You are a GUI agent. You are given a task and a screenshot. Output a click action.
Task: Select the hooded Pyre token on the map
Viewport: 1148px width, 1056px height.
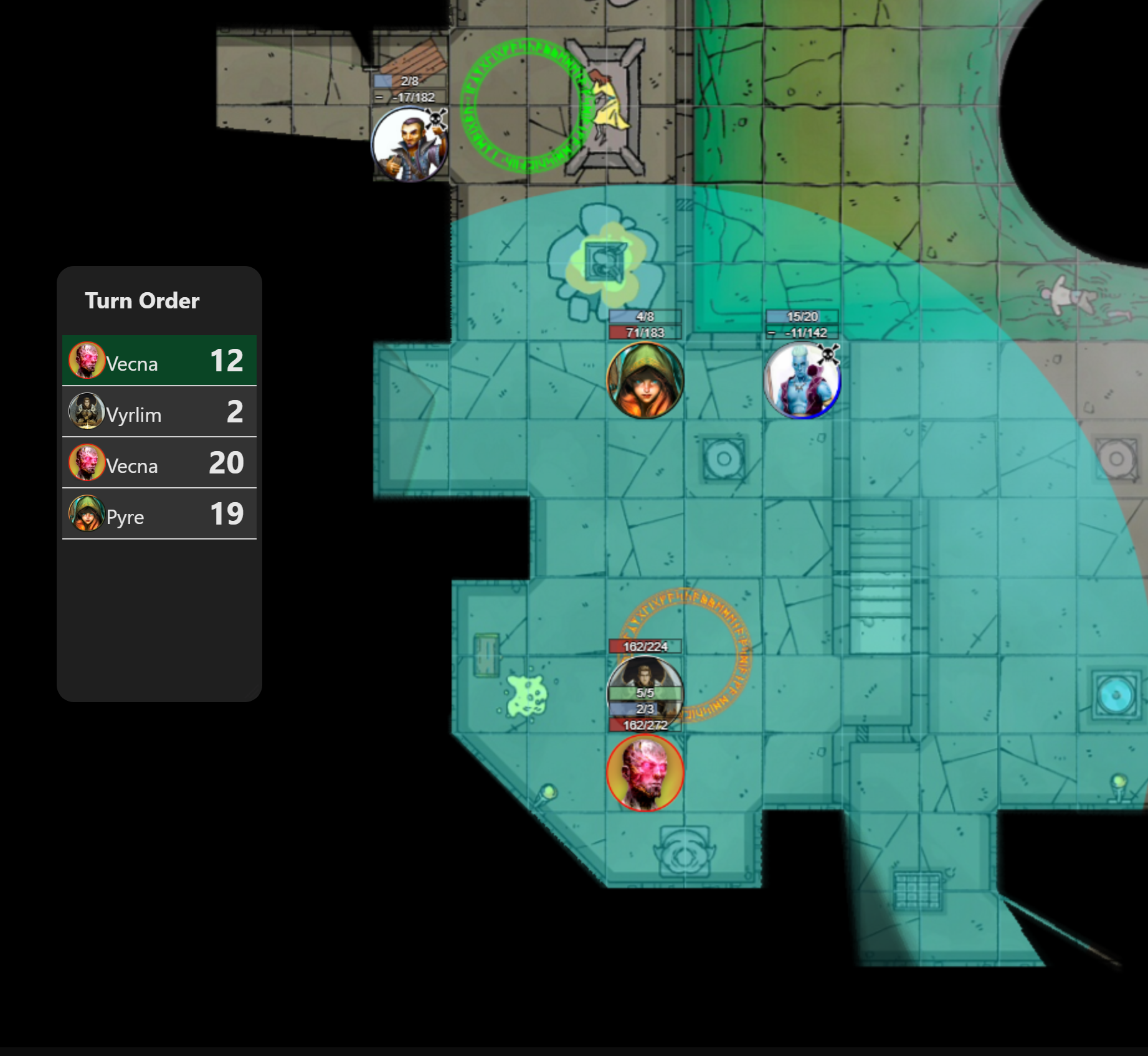tap(645, 380)
